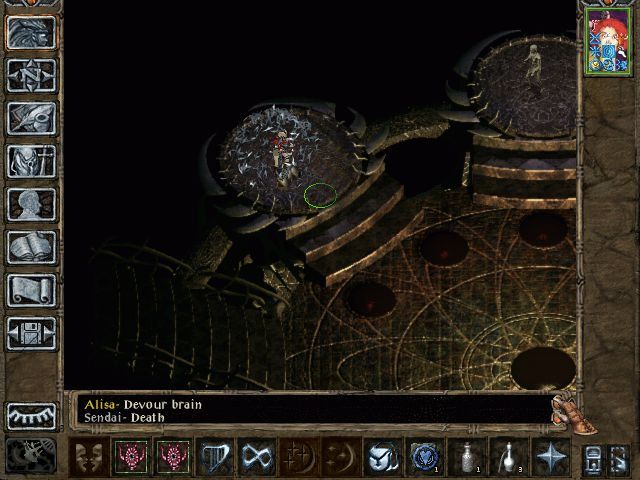Click the closed-eye rest button
The height and width of the screenshot is (480, 640).
pyautogui.click(x=31, y=415)
